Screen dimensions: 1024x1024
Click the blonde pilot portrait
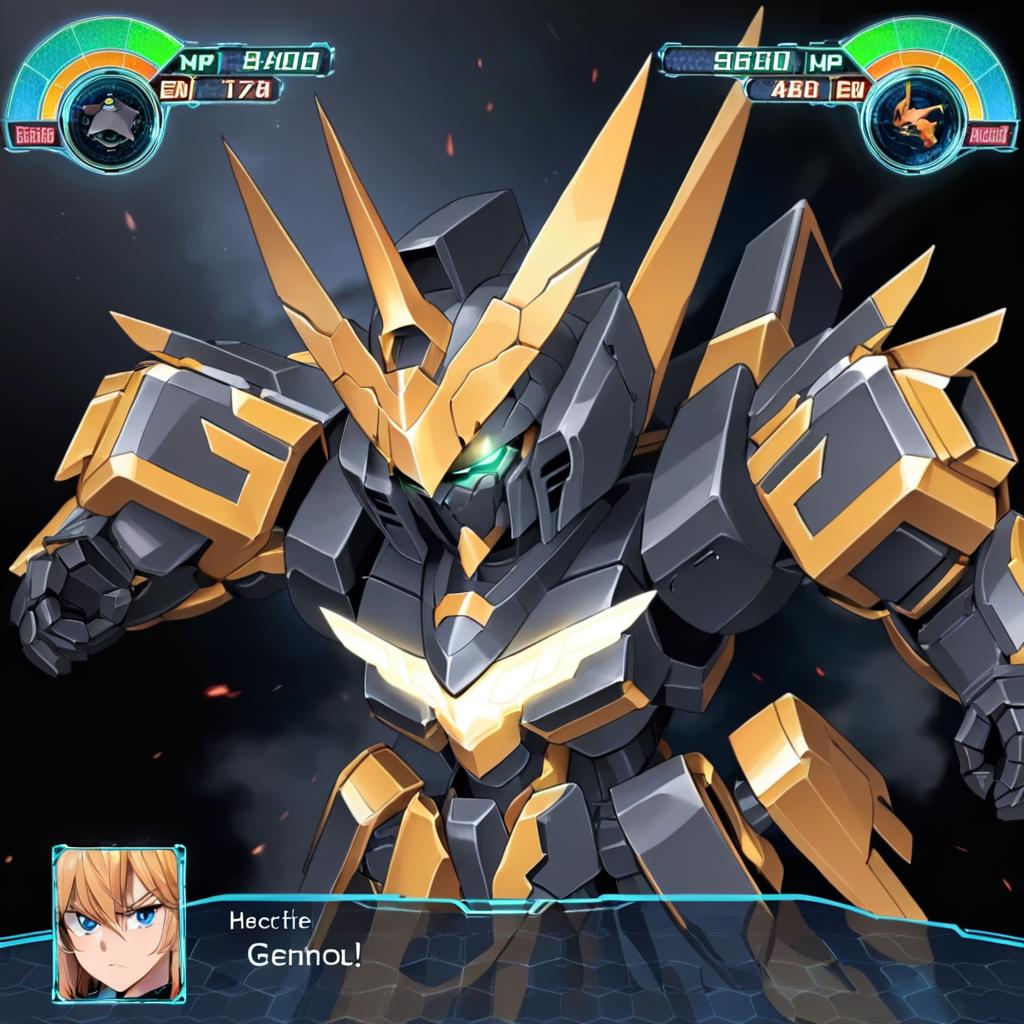(119, 924)
